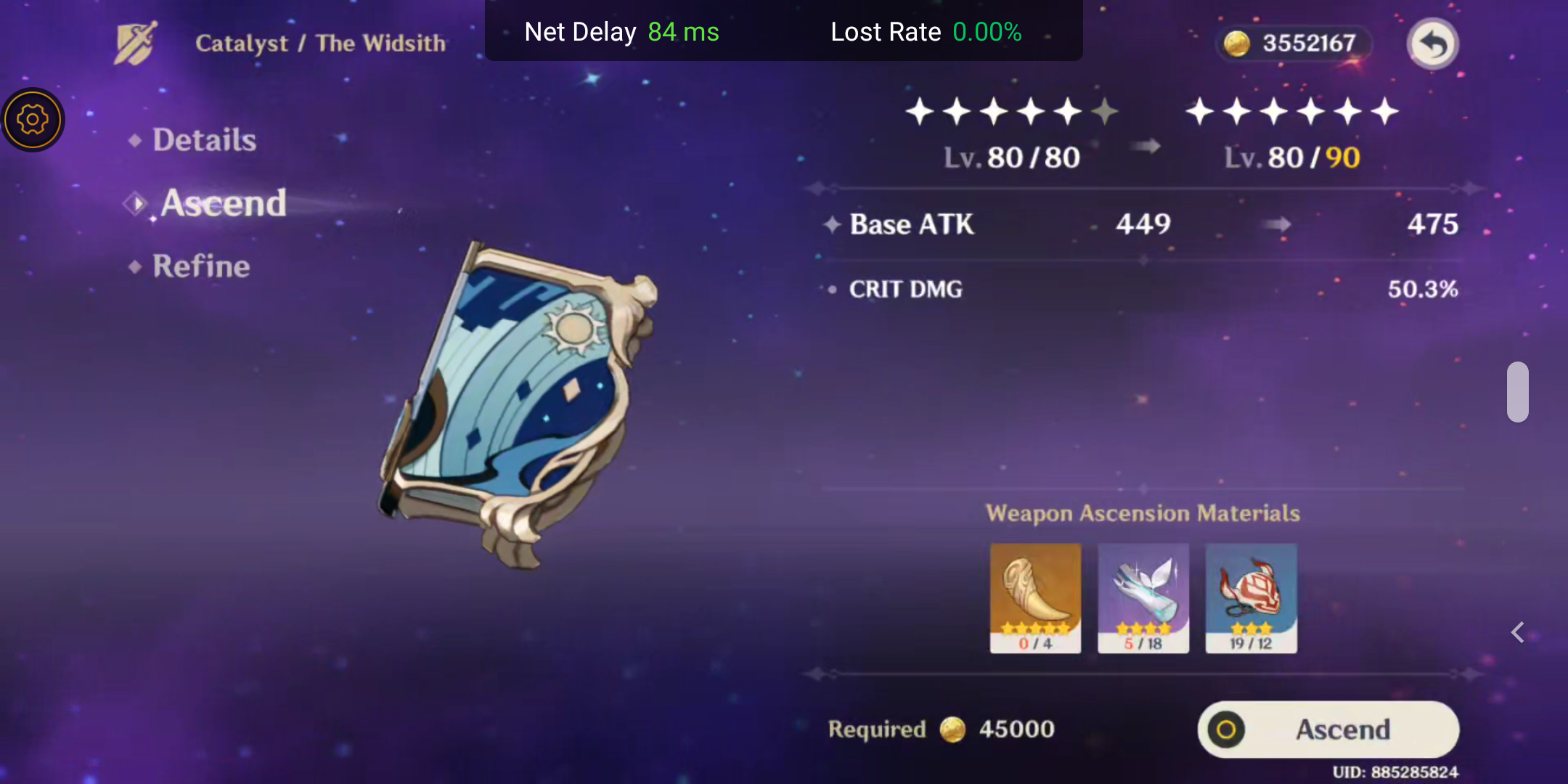The width and height of the screenshot is (1568, 784).
Task: Click the sixth star above Lv. 80/90
Action: 1384,111
